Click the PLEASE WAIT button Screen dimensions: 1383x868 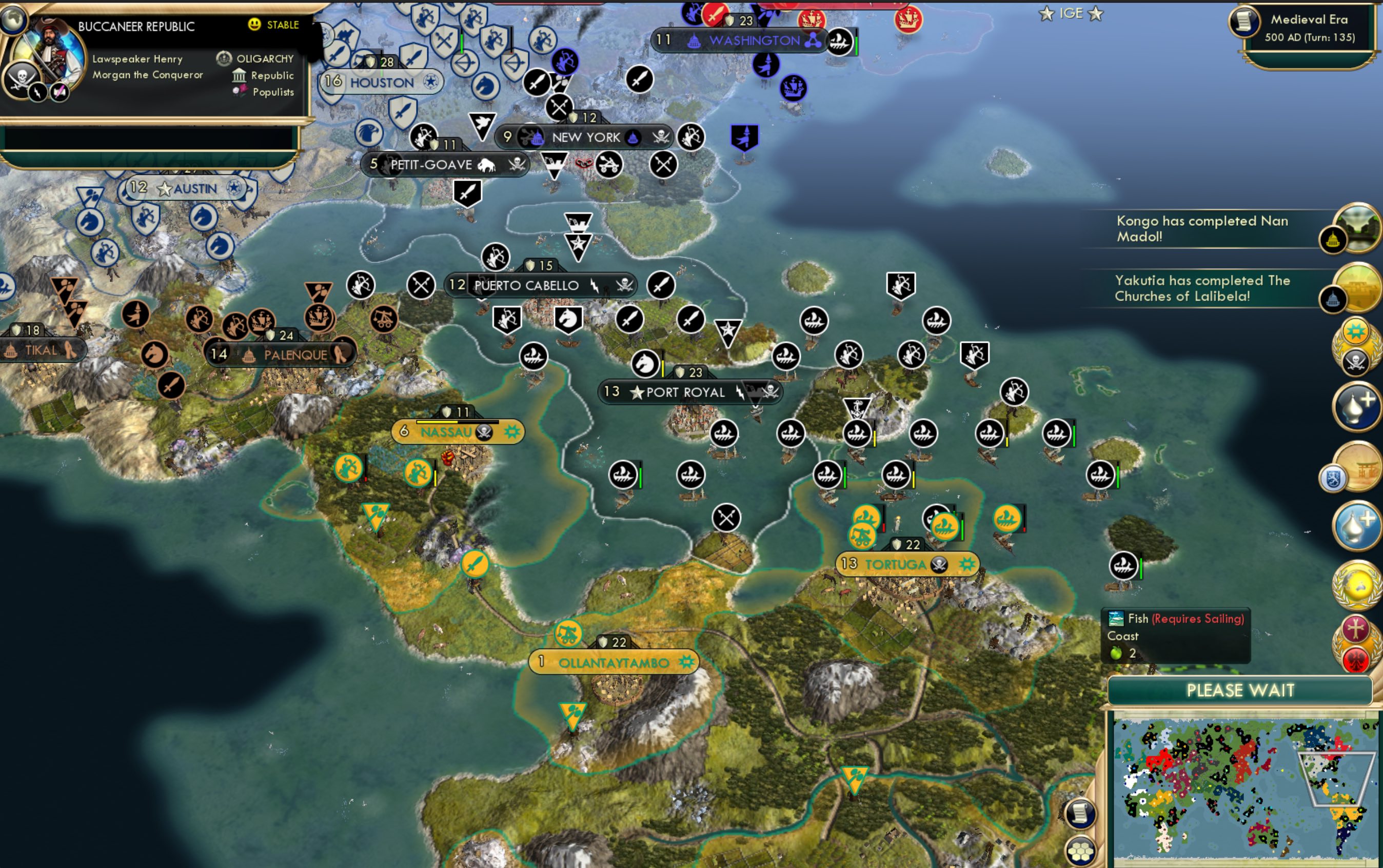click(x=1243, y=691)
